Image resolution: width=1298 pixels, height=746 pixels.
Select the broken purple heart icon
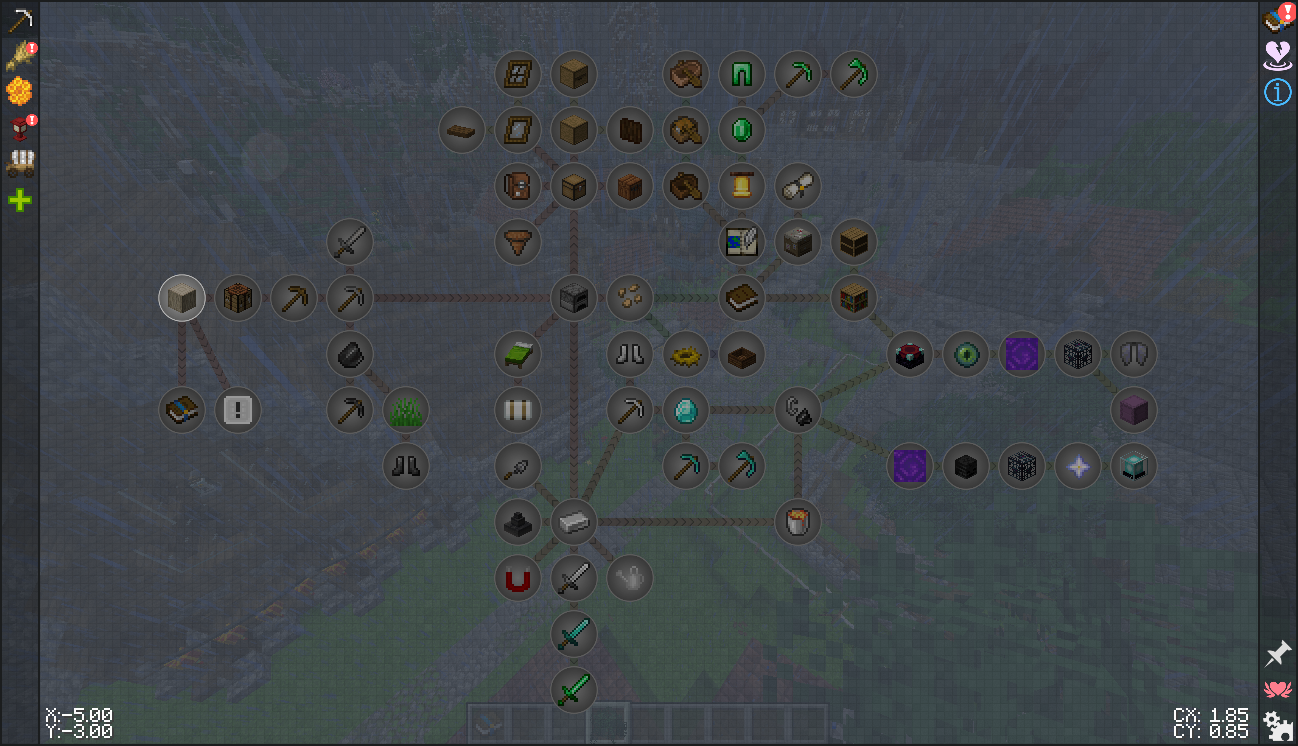coord(1277,55)
